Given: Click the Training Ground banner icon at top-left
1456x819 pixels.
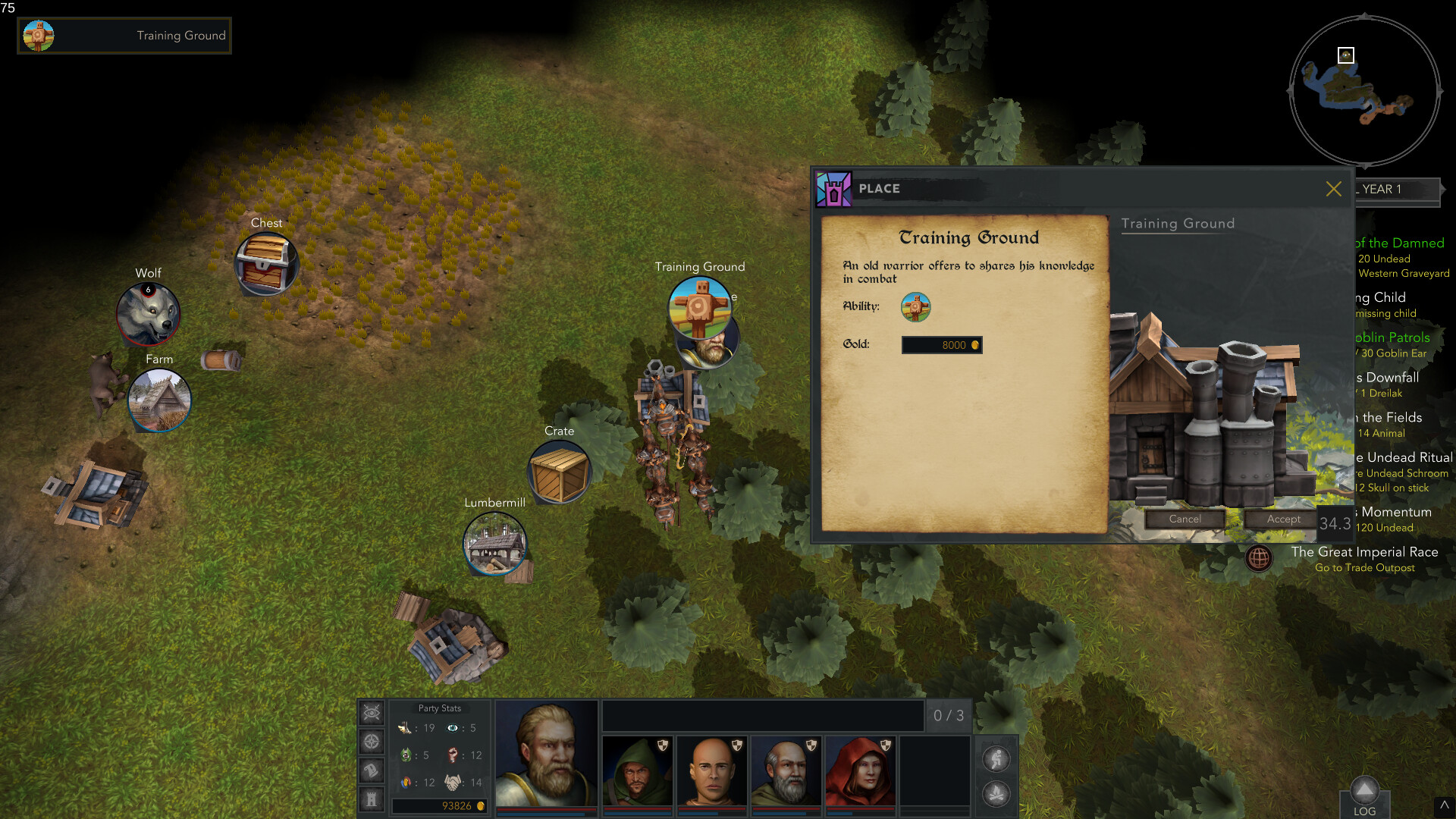Looking at the screenshot, I should (36, 35).
